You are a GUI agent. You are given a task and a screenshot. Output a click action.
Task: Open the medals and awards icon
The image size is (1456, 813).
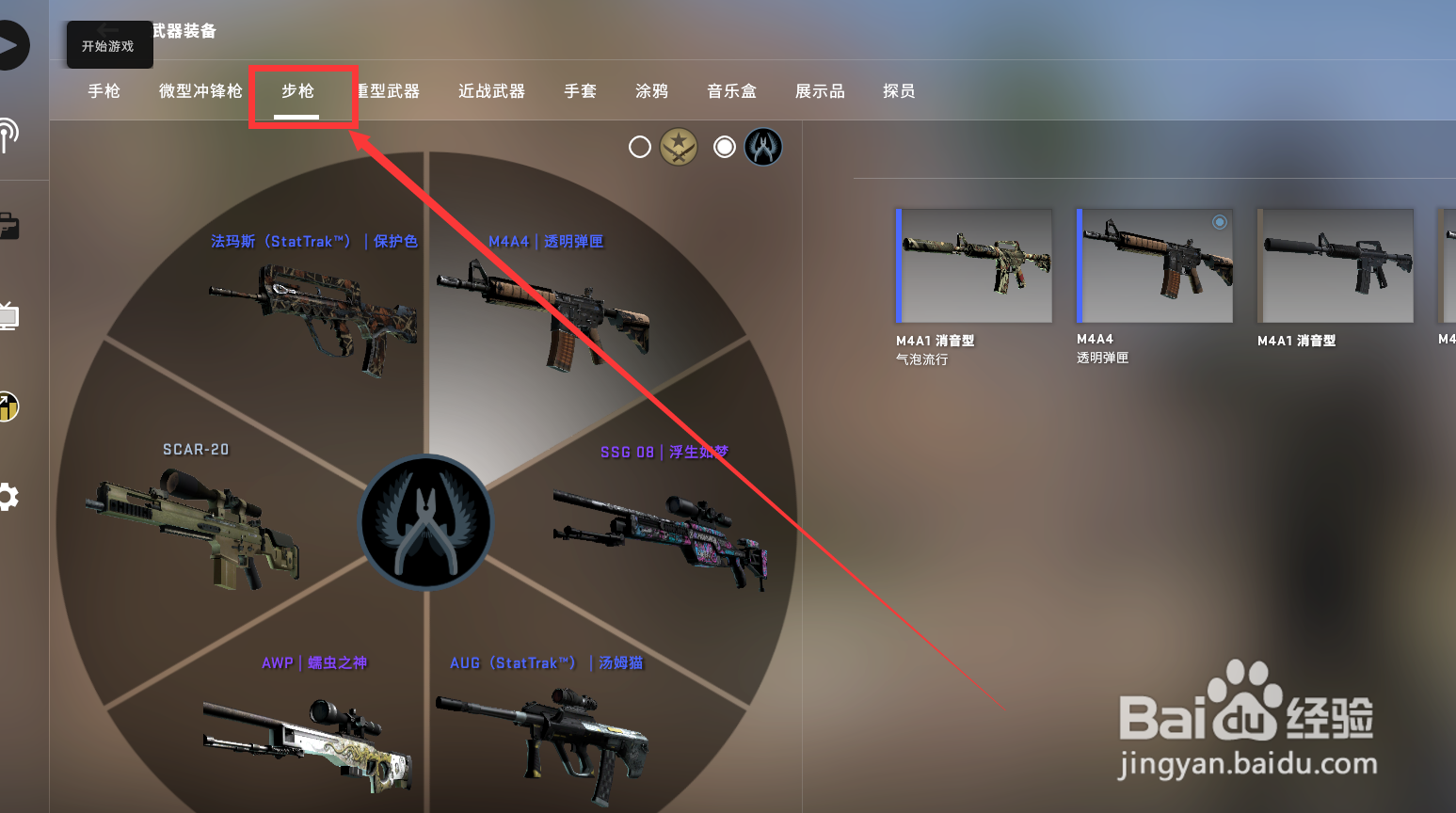pos(9,406)
